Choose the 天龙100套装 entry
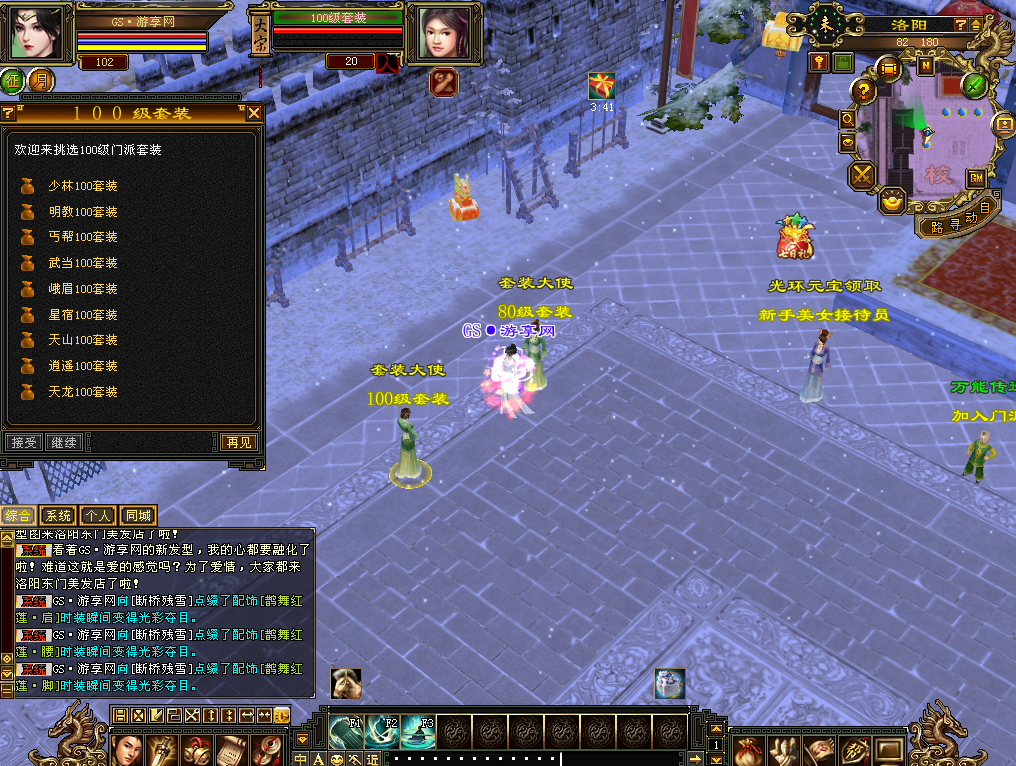Viewport: 1016px width, 766px height. [83, 392]
